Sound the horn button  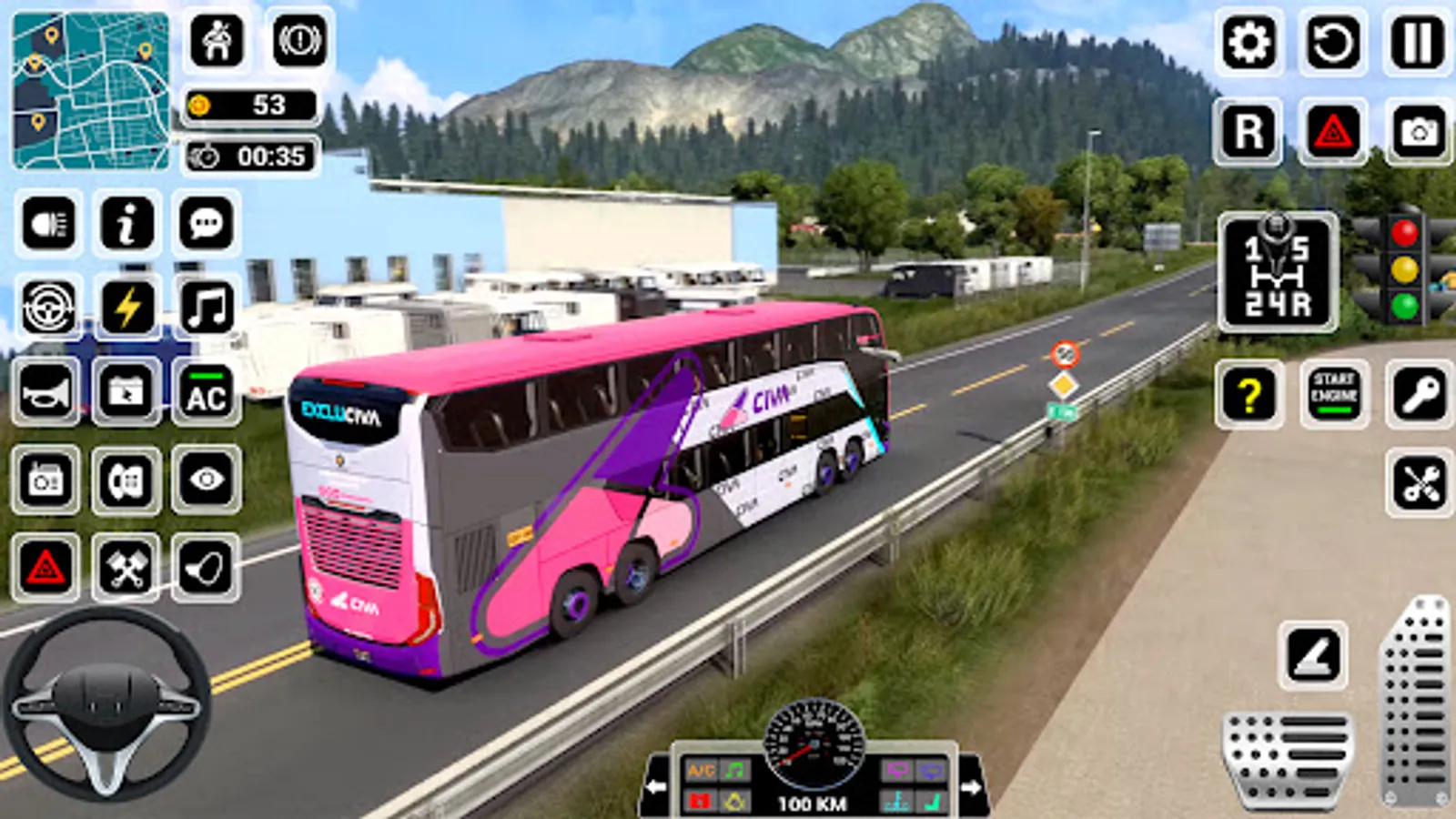[45, 393]
